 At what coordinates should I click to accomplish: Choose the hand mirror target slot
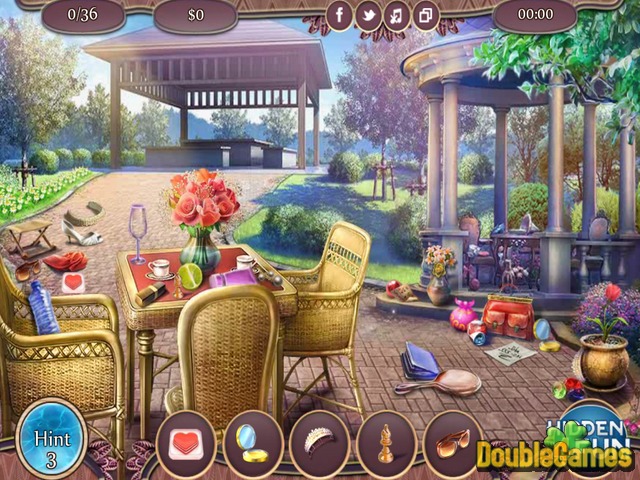[x=253, y=442]
